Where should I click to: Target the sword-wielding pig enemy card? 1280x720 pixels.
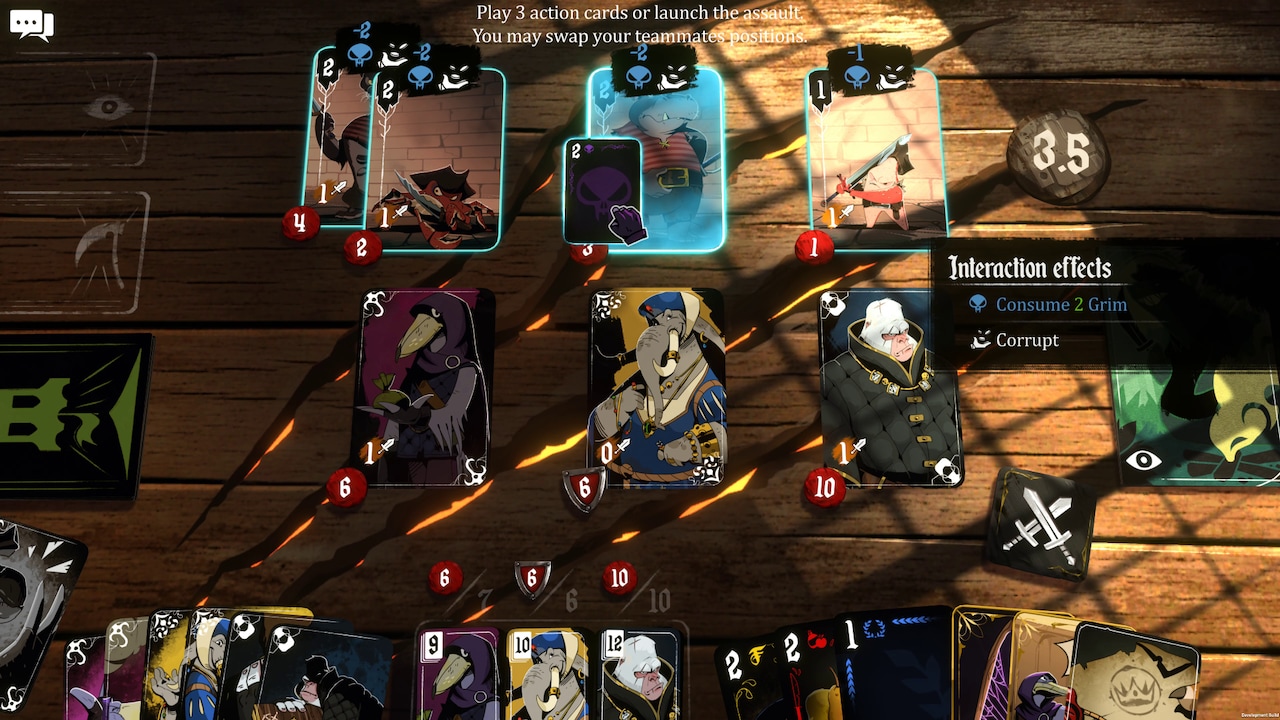click(x=878, y=158)
